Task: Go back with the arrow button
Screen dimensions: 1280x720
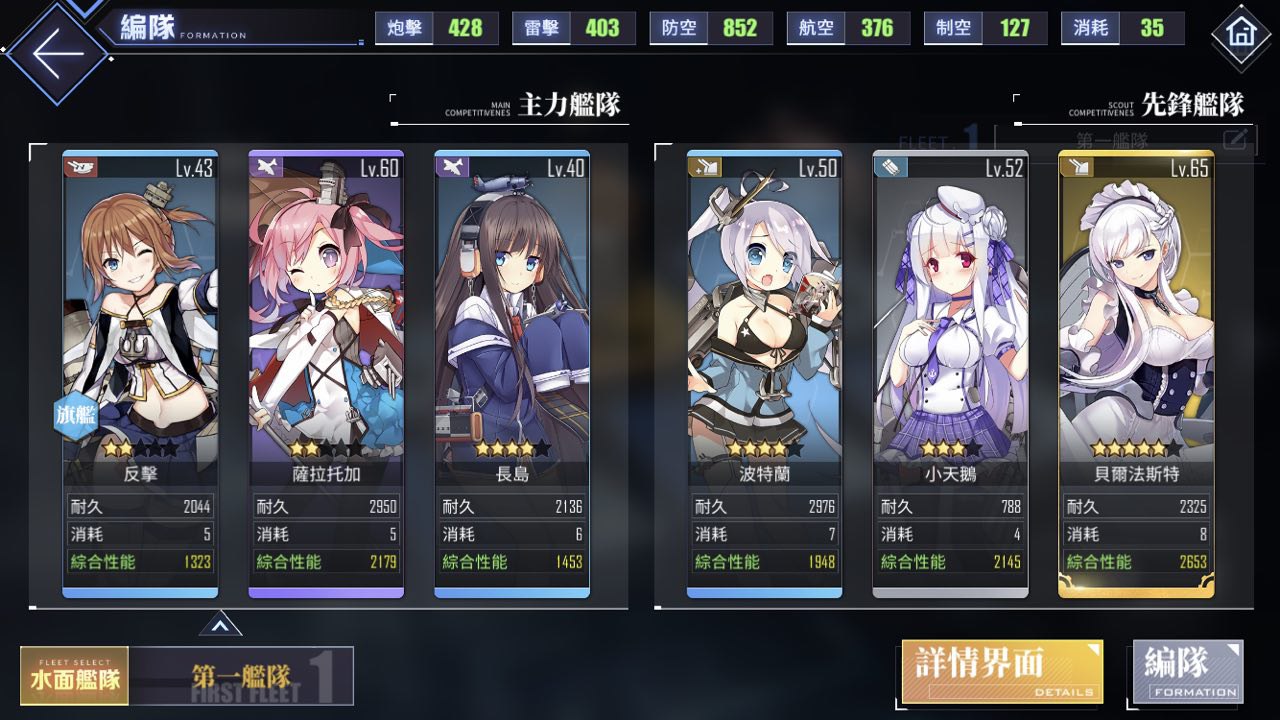Action: click(58, 52)
